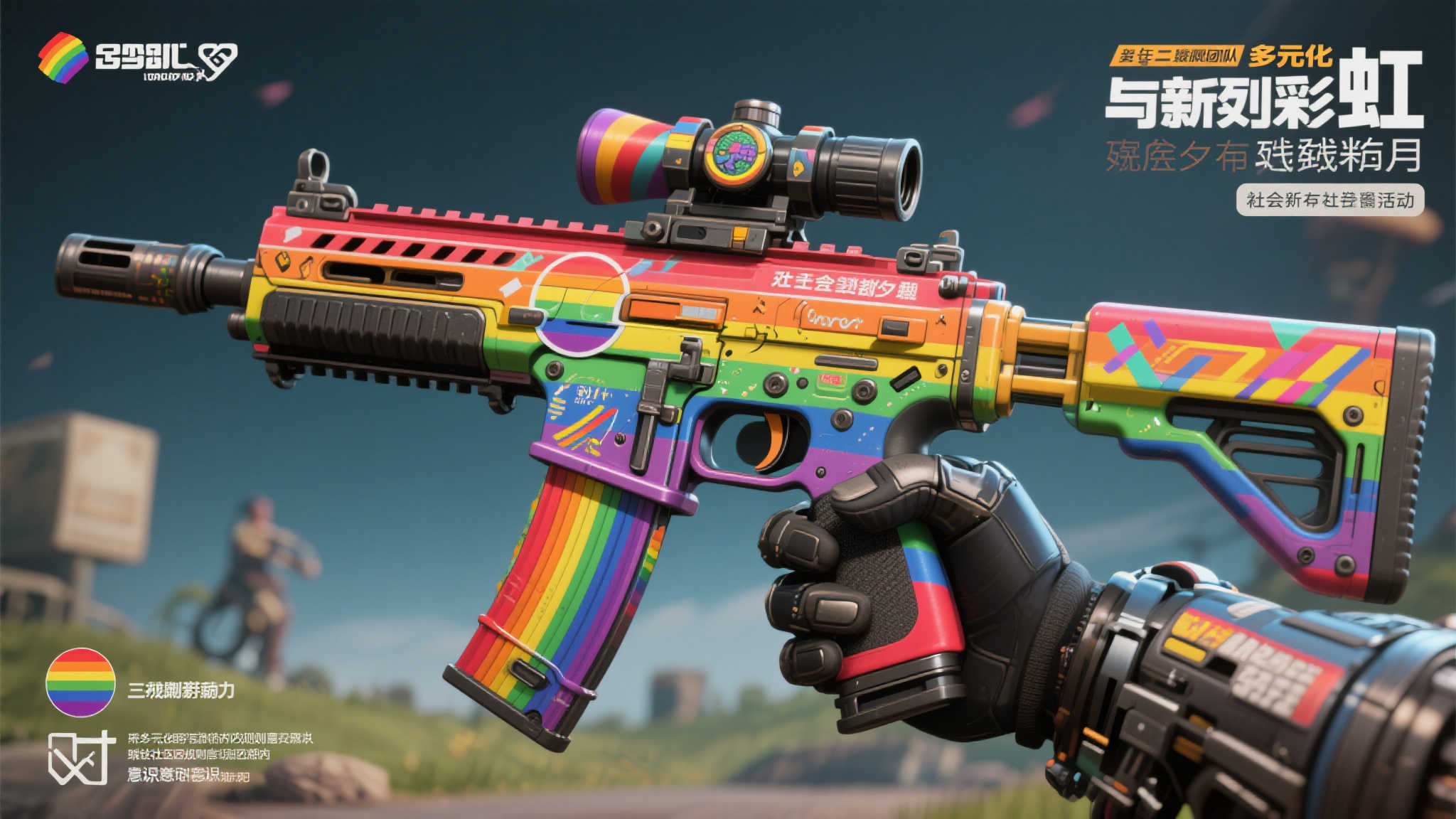Open the rainbow game logo
The image size is (1456, 819).
(63, 58)
